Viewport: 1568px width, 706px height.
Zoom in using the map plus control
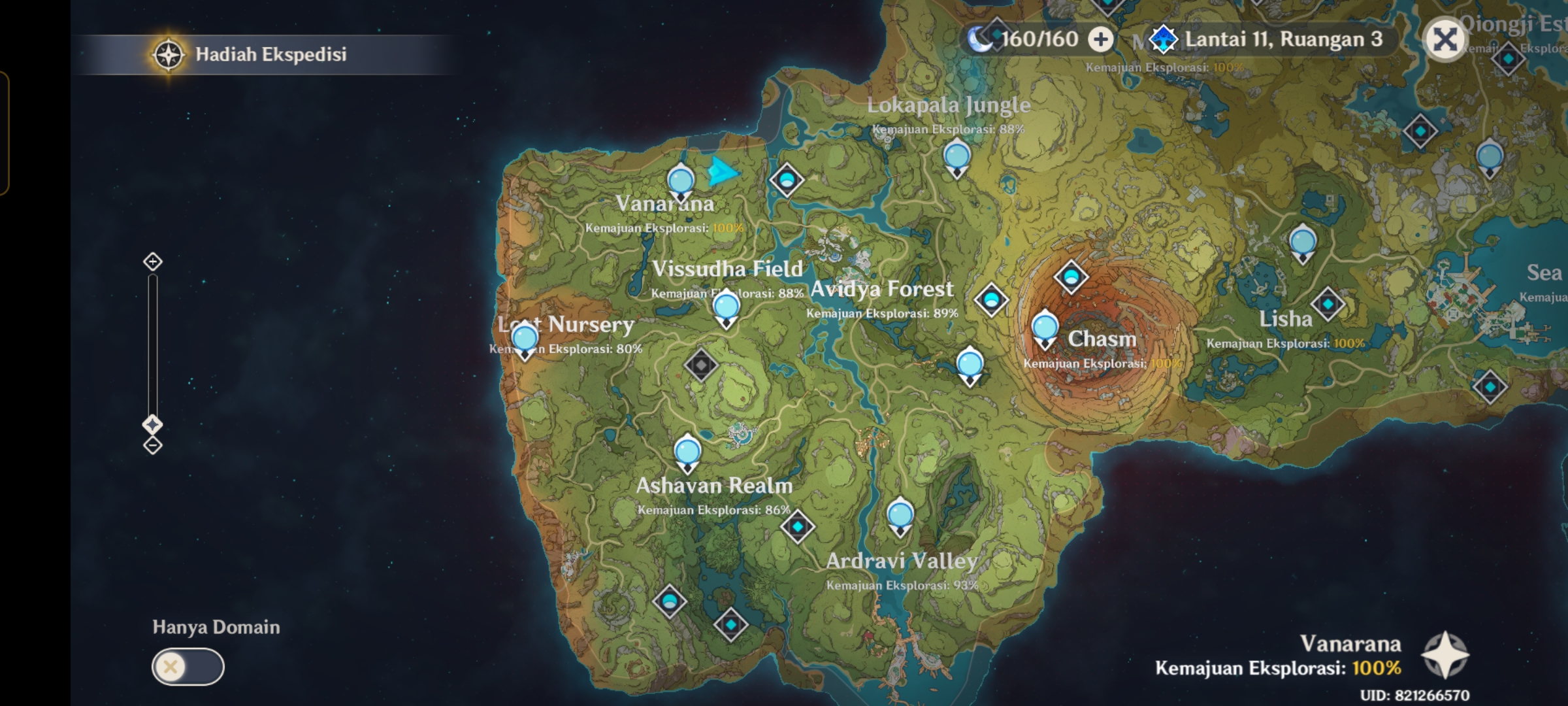click(x=152, y=261)
